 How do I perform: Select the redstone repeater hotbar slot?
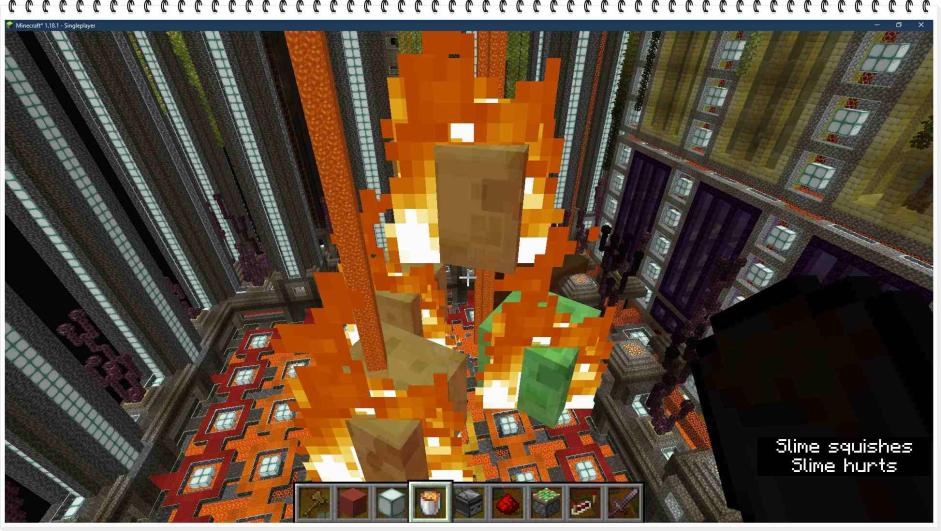tap(584, 501)
